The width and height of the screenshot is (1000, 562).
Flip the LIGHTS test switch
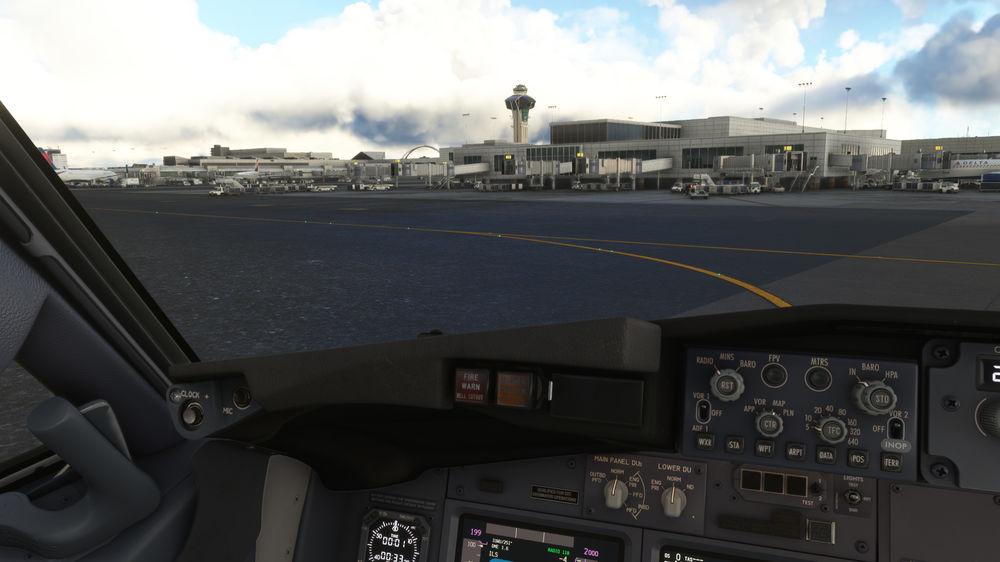[x=853, y=497]
